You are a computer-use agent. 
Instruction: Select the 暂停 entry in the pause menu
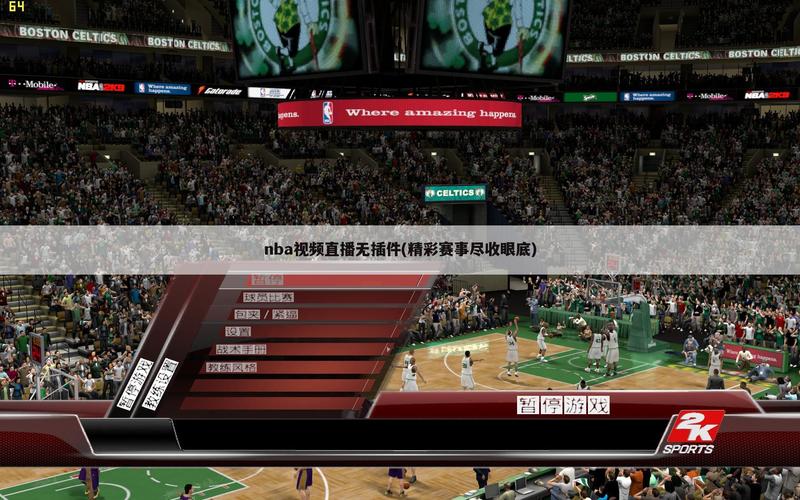pos(267,280)
